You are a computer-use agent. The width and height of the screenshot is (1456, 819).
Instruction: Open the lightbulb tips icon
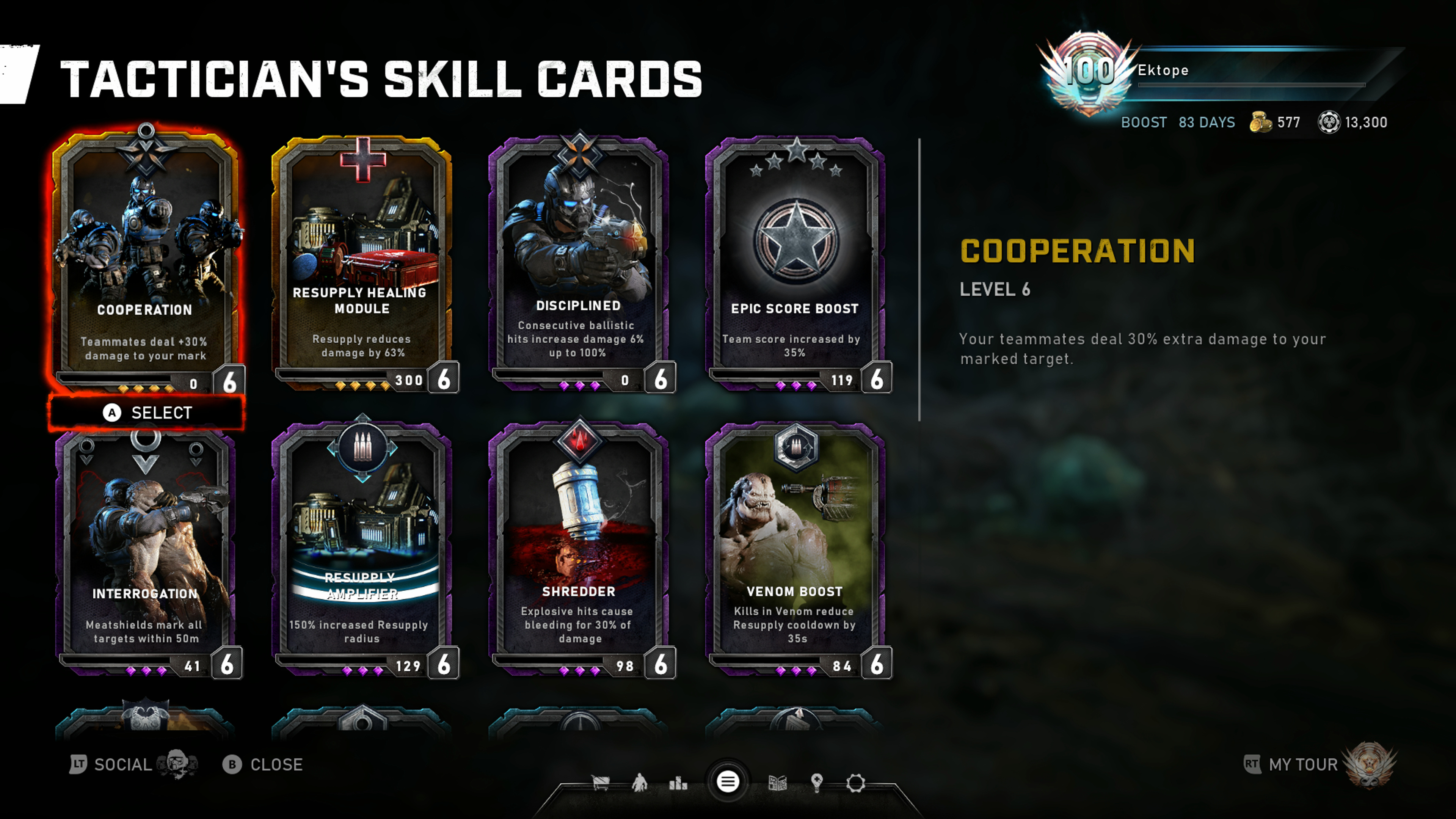coord(816,783)
